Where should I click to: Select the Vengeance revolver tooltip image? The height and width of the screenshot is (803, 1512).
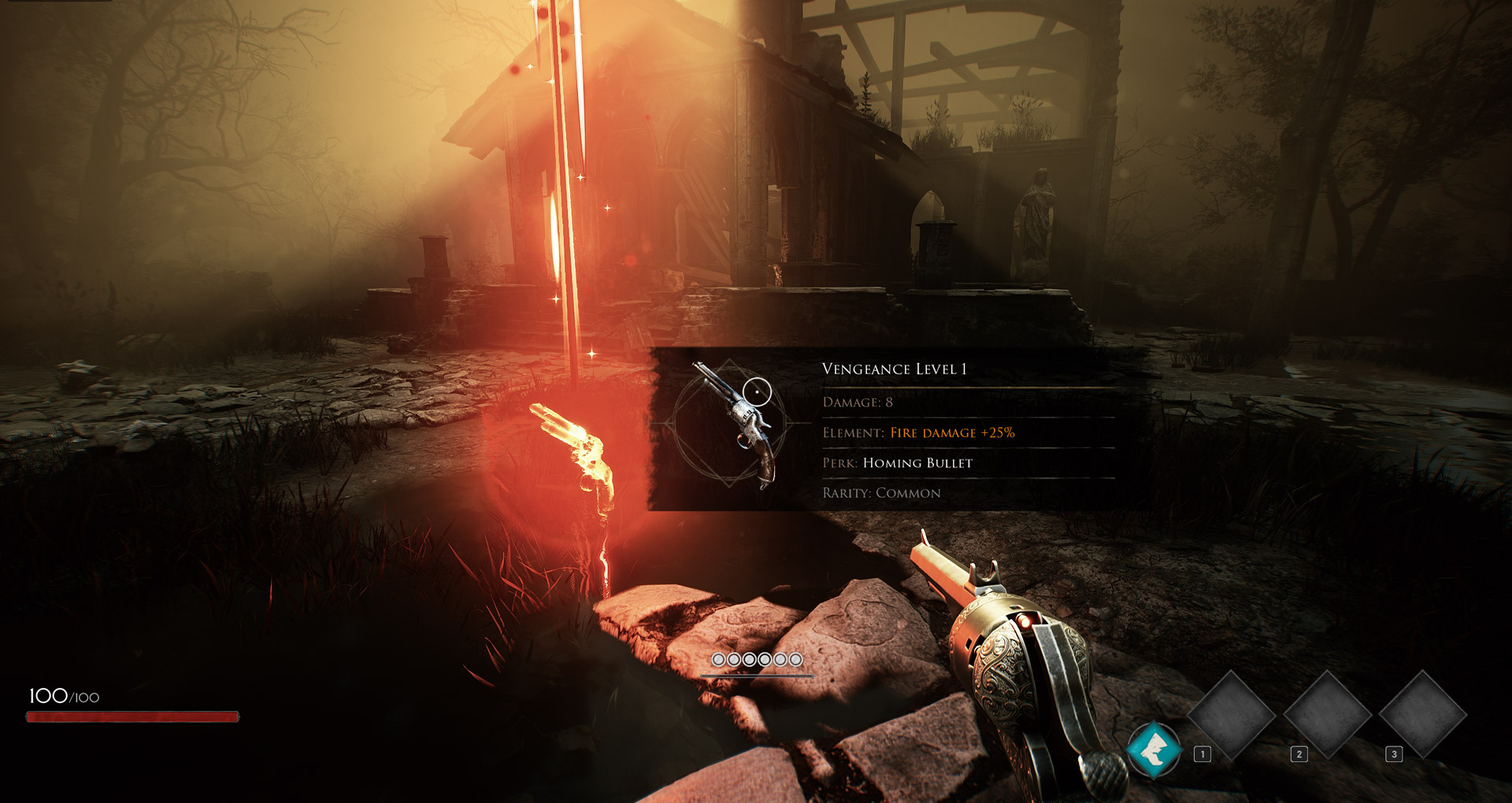pos(732,425)
